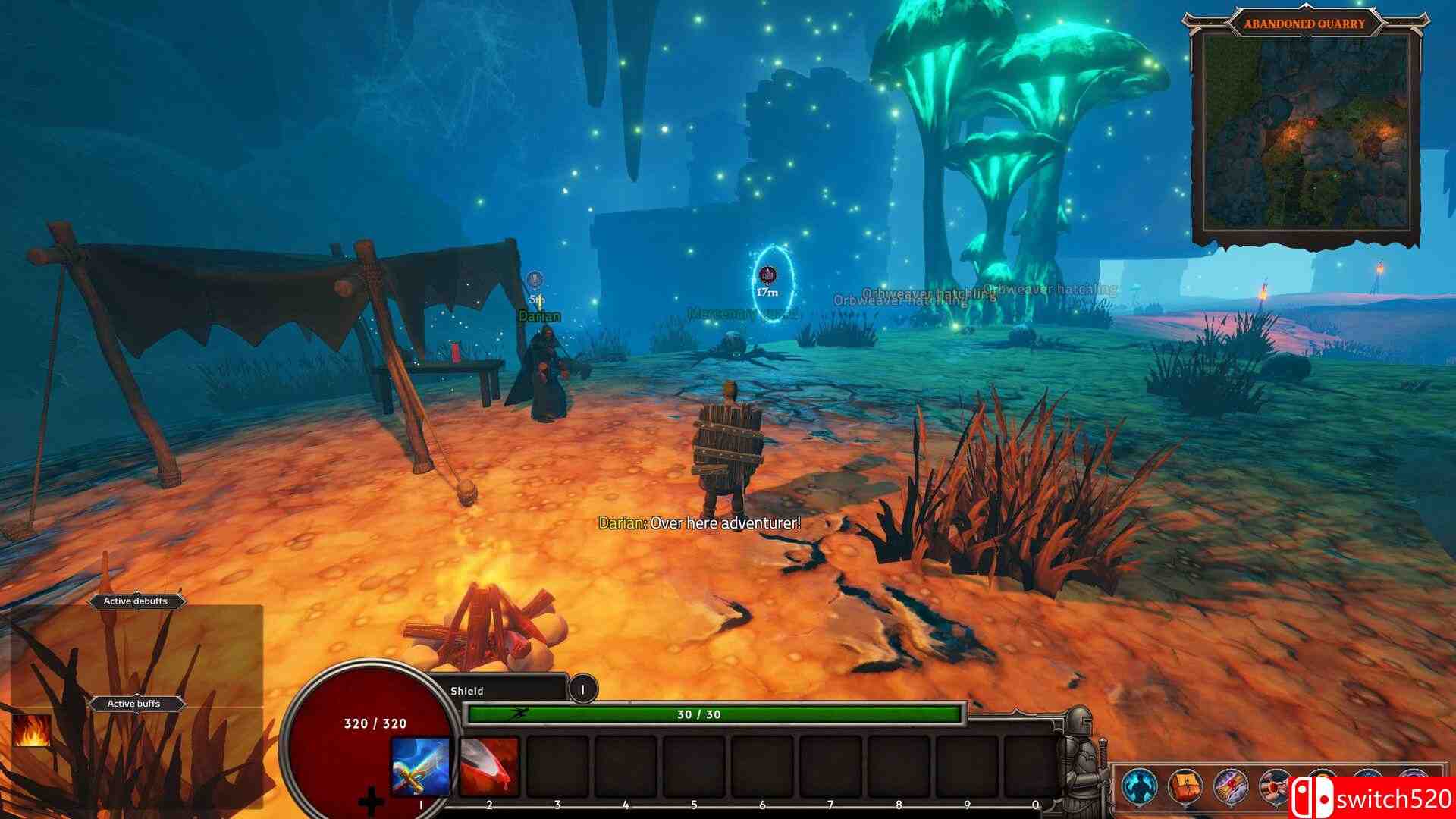1456x819 pixels.
Task: Expand the Active buffs panel
Action: [136, 703]
